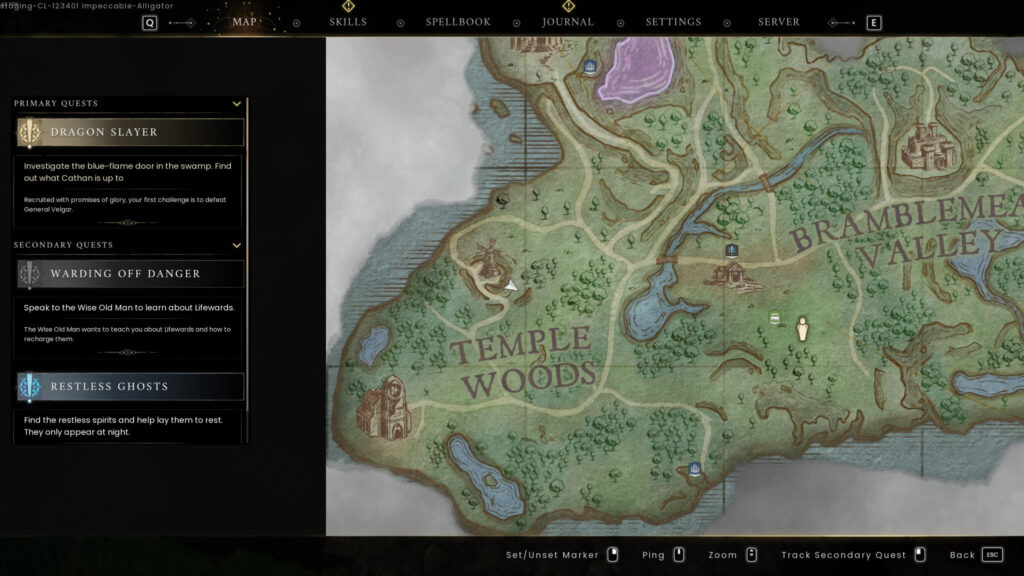Collapse the Secondary Quests section
This screenshot has width=1024, height=576.
(237, 245)
